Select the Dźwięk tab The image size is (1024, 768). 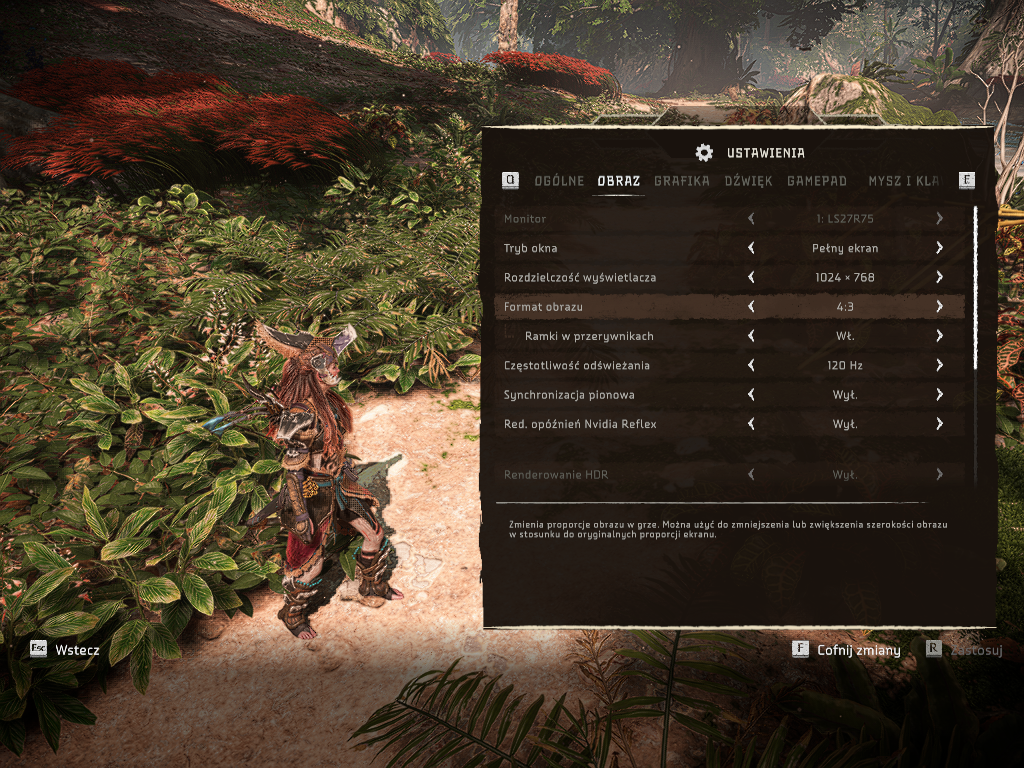click(x=748, y=181)
